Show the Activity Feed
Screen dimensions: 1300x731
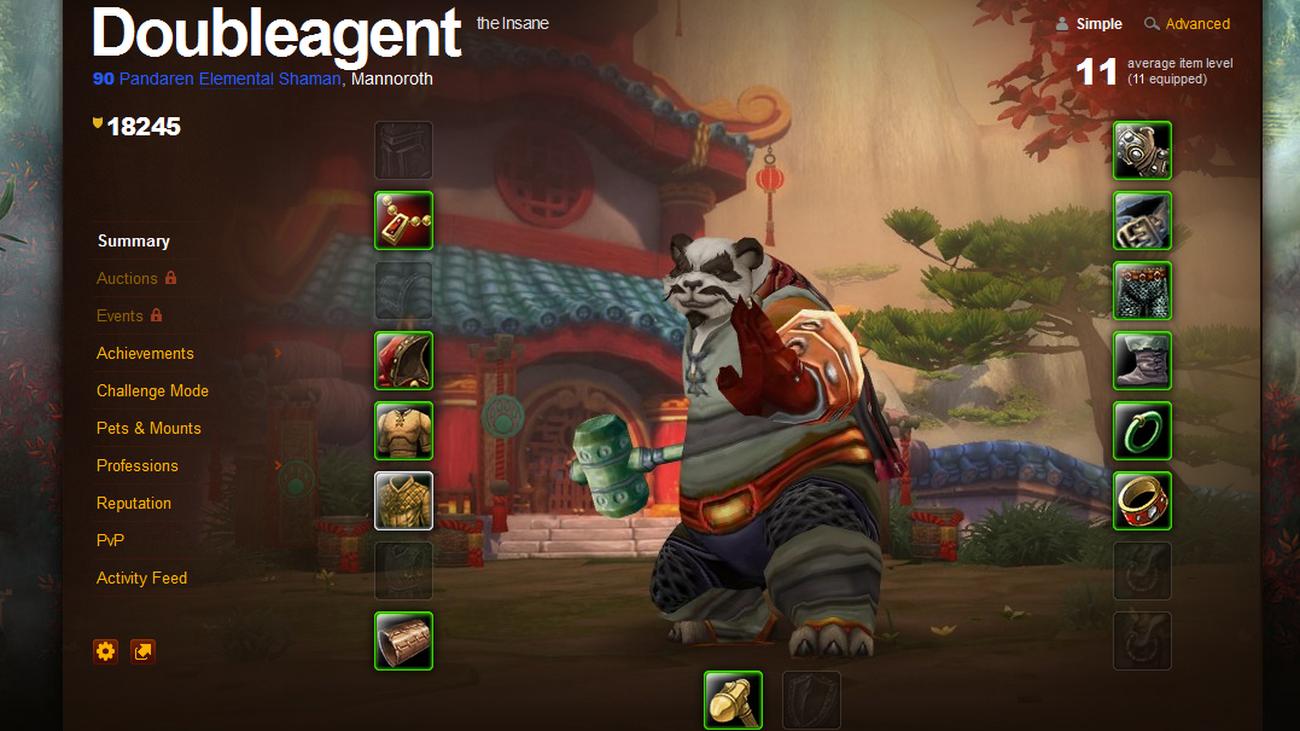tap(141, 578)
